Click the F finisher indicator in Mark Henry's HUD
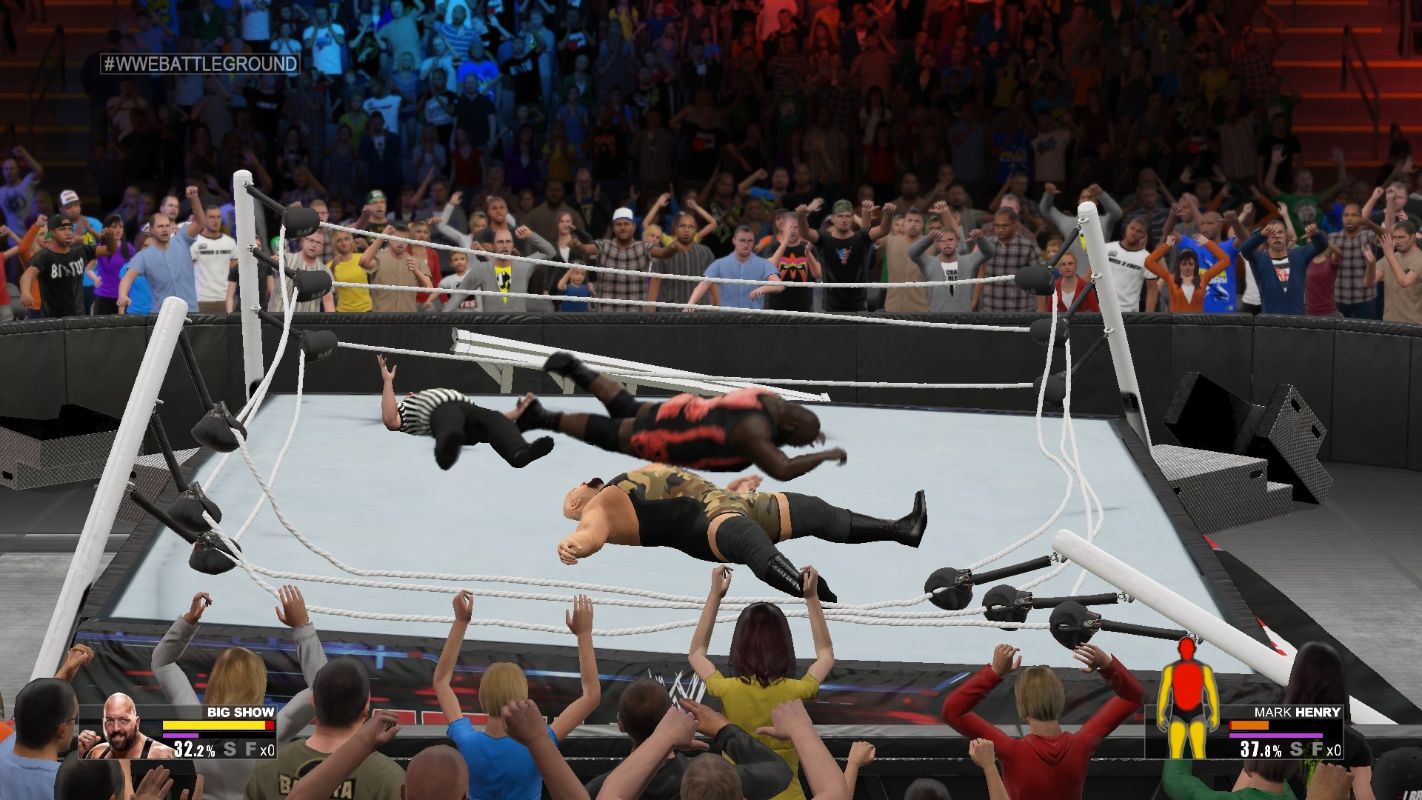 (x=1316, y=748)
